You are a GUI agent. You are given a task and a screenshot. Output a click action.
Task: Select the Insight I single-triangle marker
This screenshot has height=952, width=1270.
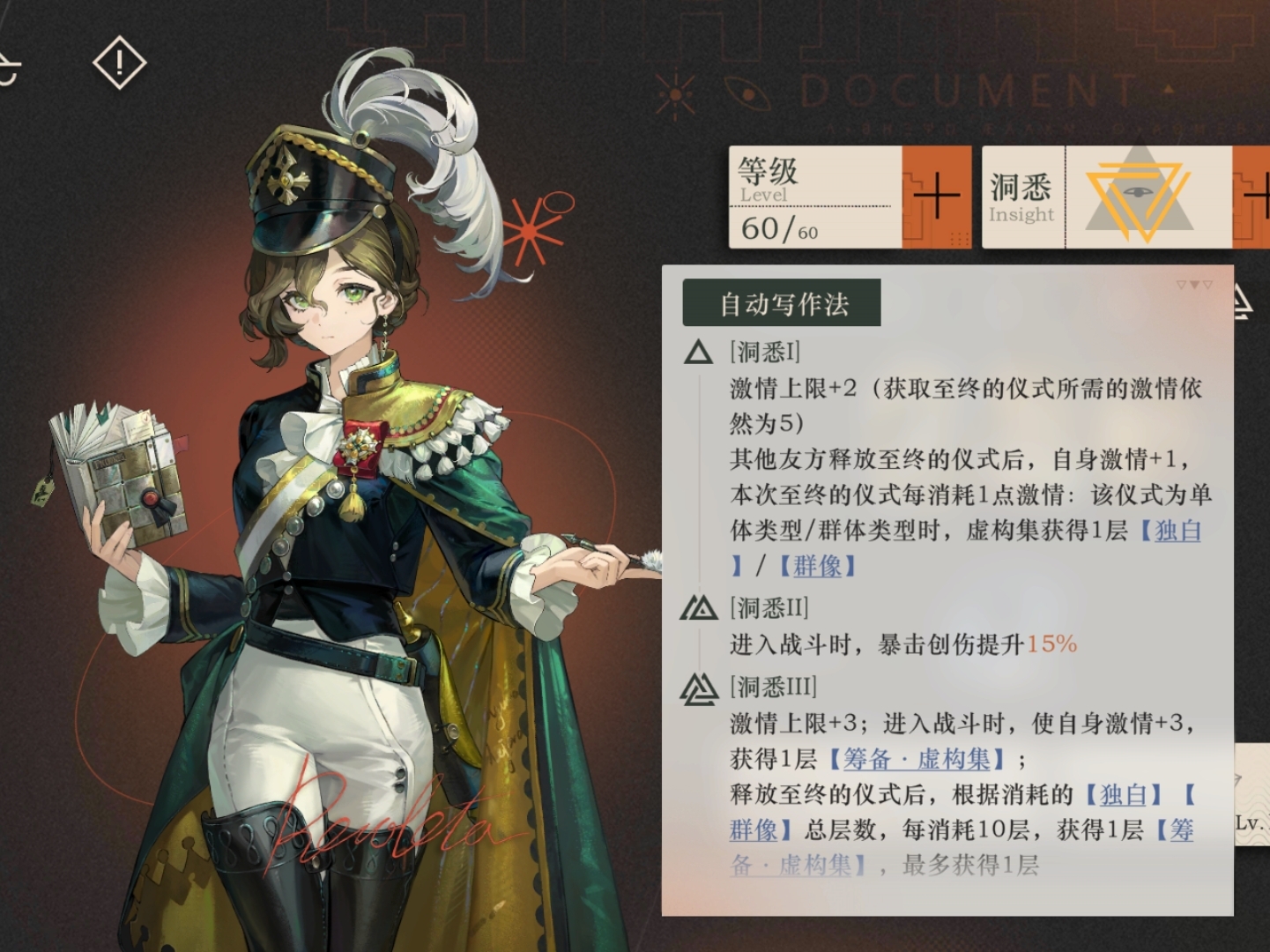pyautogui.click(x=697, y=352)
